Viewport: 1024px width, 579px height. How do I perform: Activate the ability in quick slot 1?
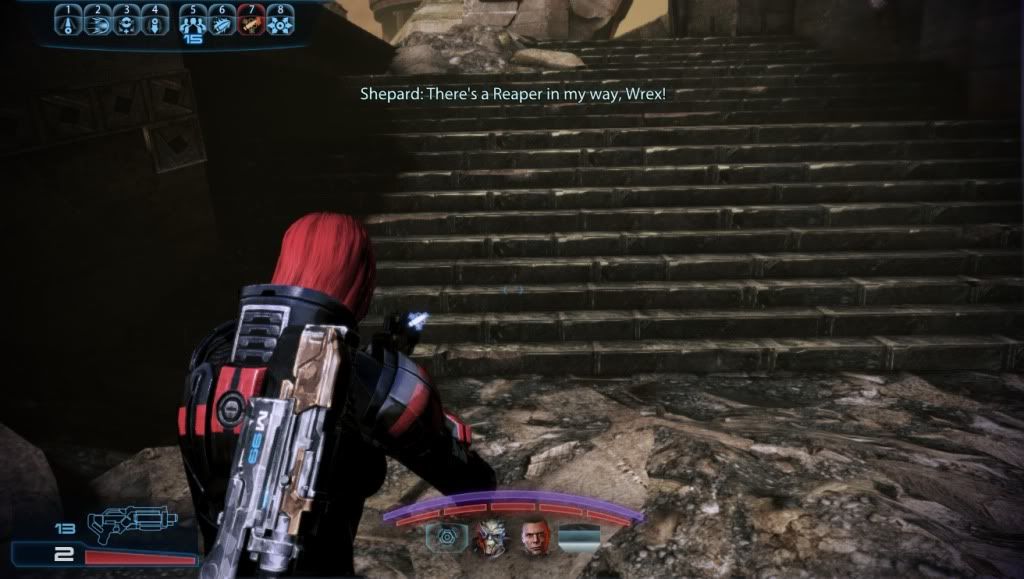(68, 23)
